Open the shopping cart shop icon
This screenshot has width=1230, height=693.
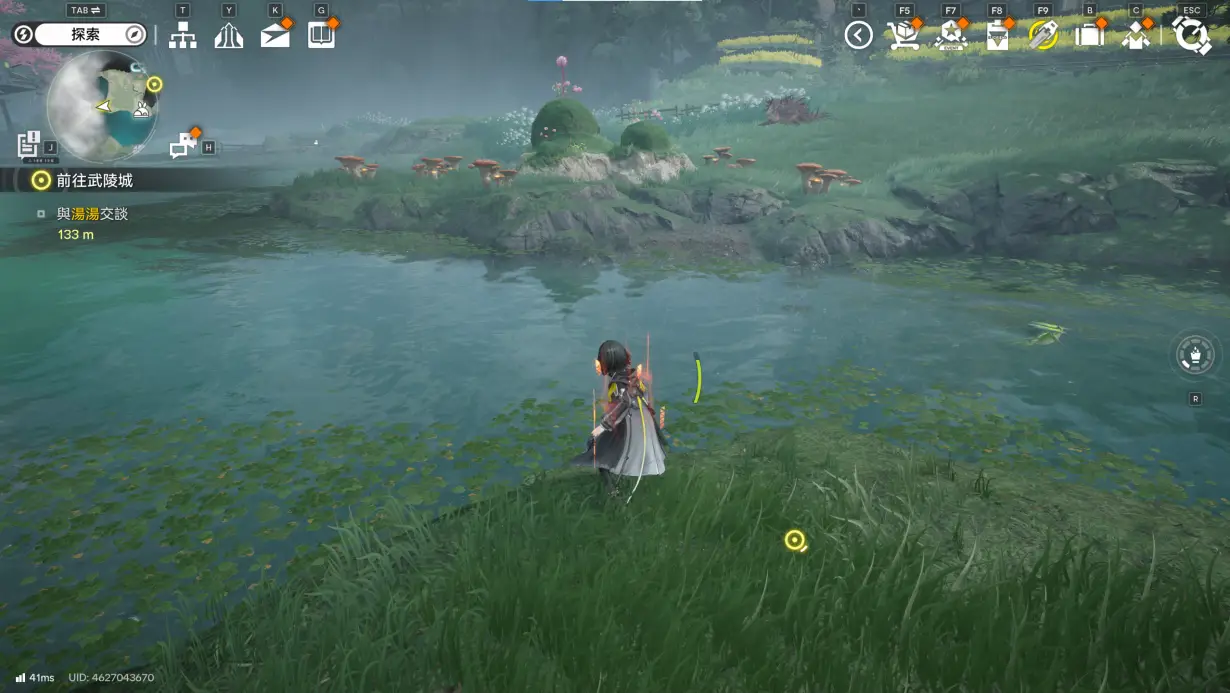903,36
